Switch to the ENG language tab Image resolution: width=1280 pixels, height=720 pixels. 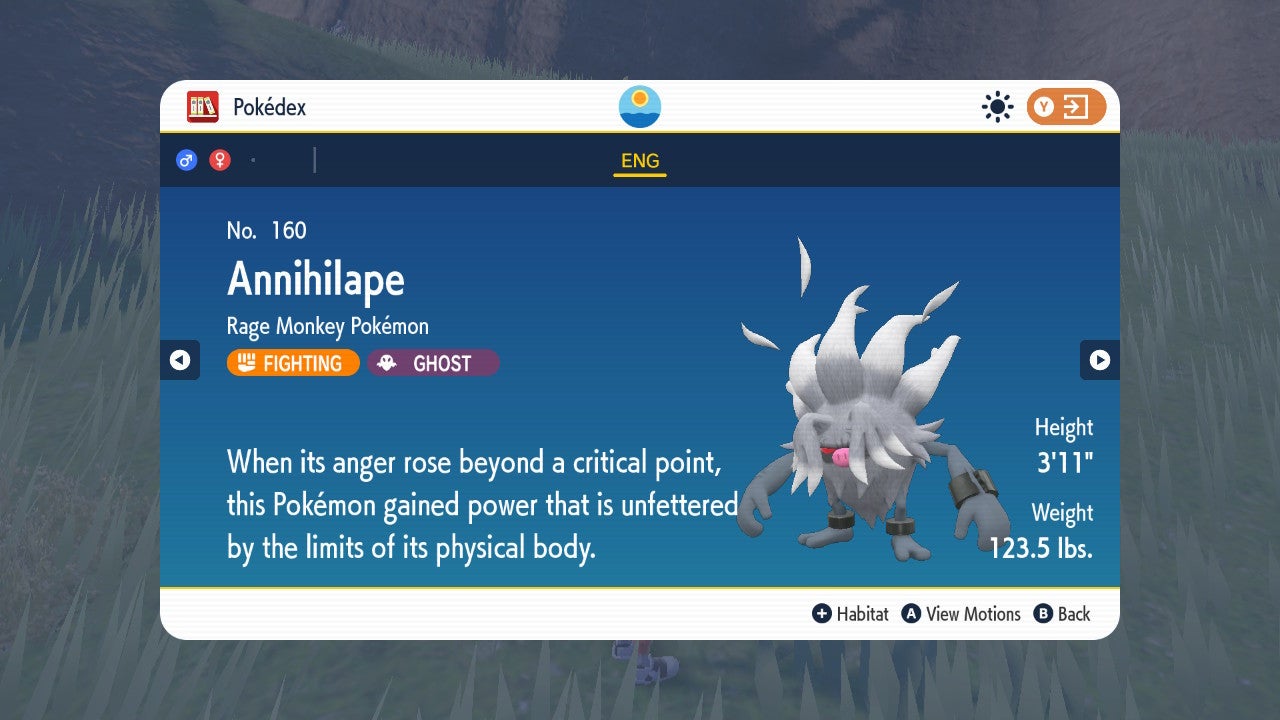click(x=640, y=161)
